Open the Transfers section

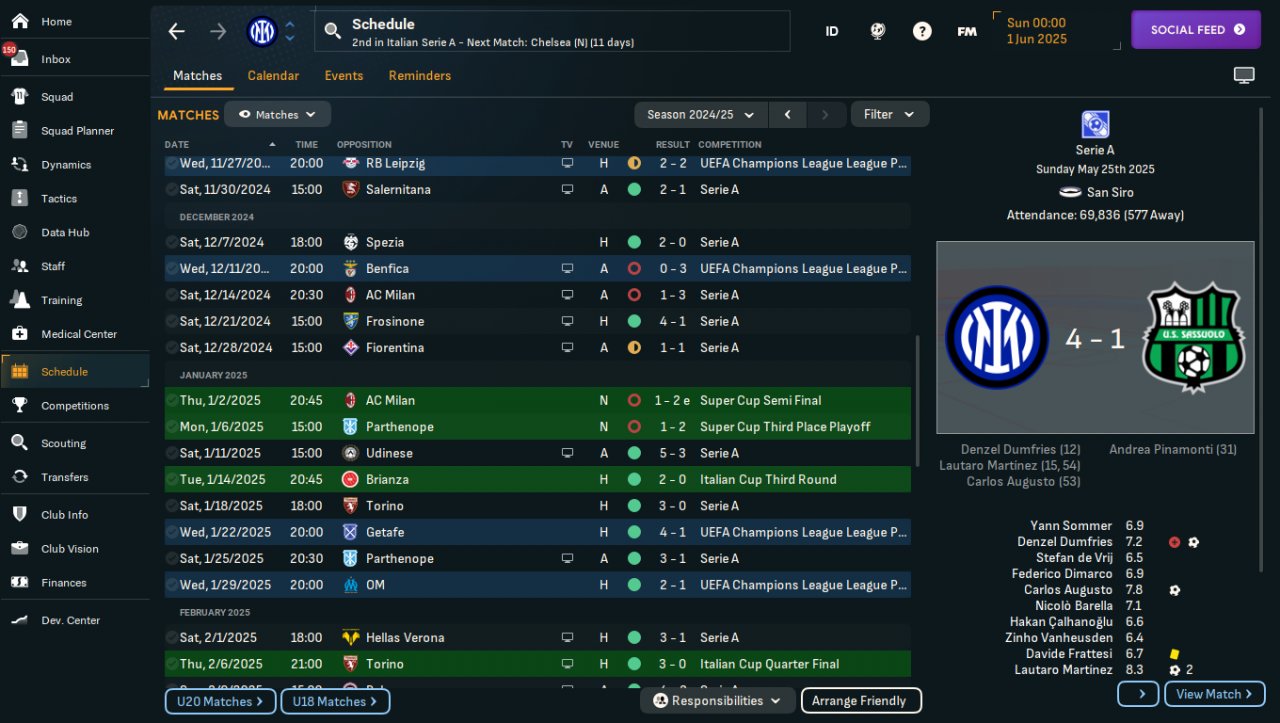(x=64, y=477)
